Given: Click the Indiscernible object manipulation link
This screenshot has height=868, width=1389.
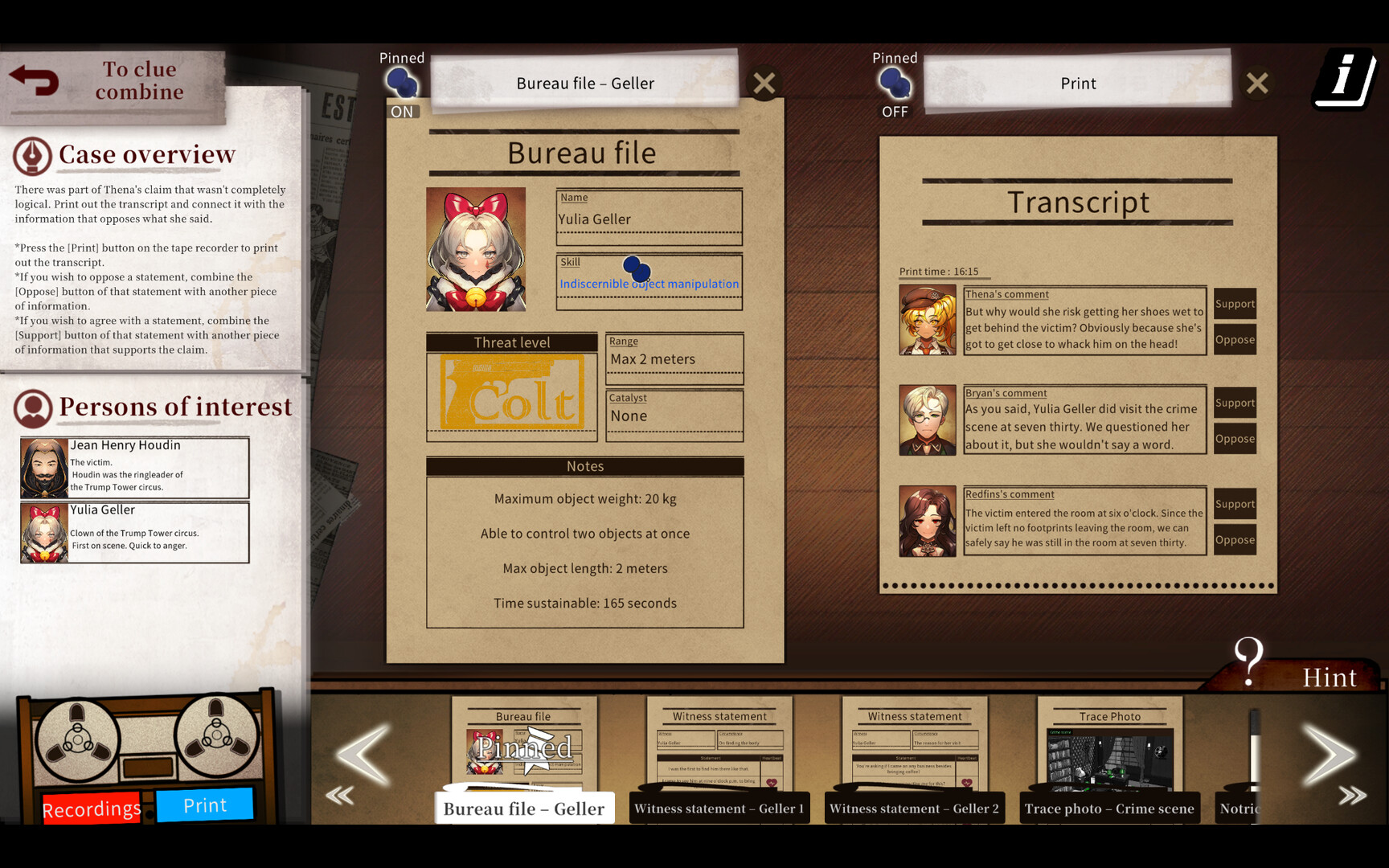Looking at the screenshot, I should point(649,283).
